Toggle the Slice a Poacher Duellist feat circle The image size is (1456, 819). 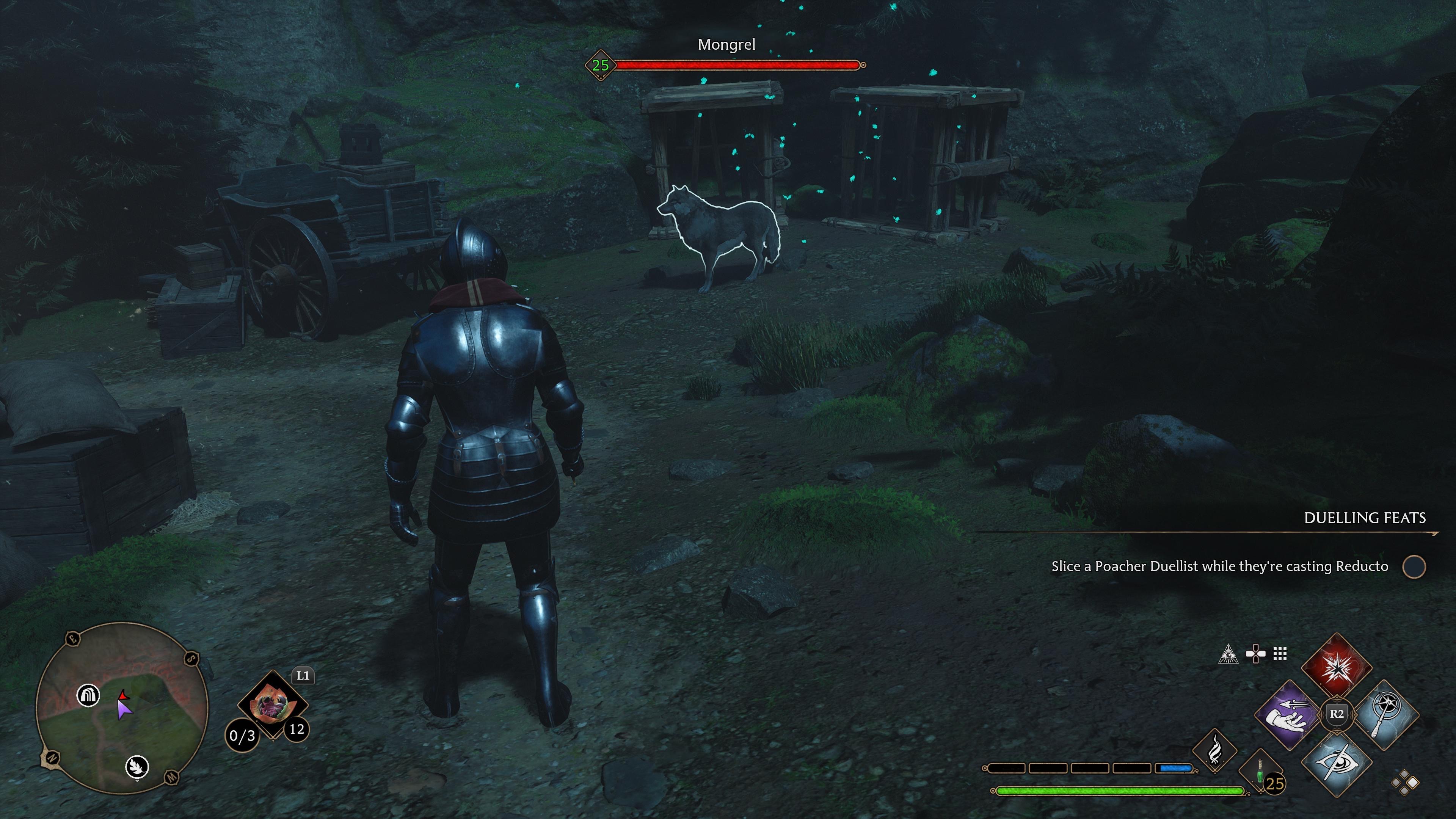[1414, 567]
